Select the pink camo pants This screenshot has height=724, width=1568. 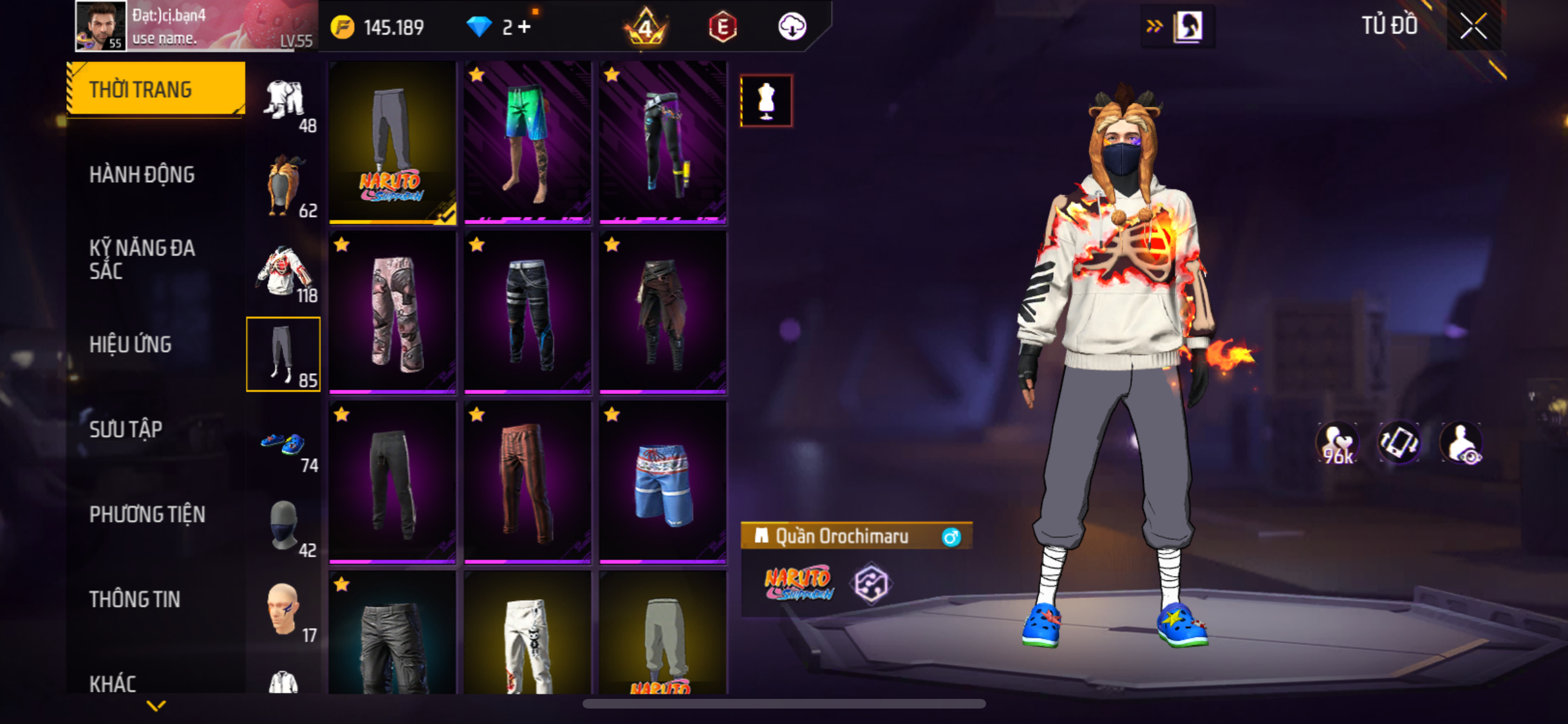point(393,313)
